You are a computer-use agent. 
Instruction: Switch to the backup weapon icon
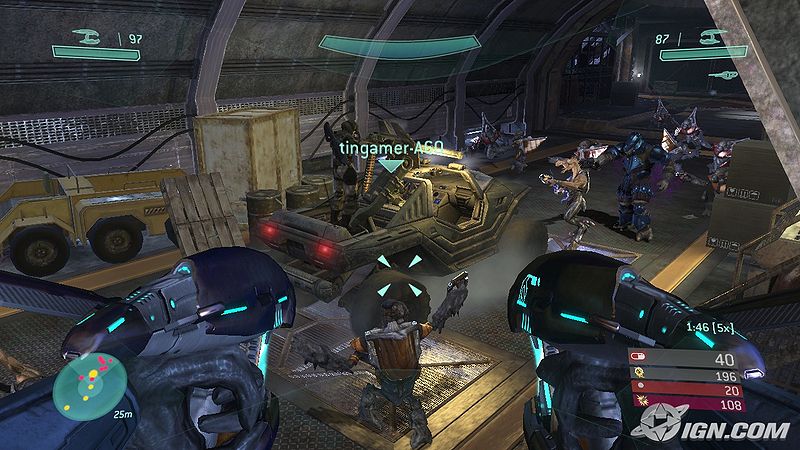(725, 75)
